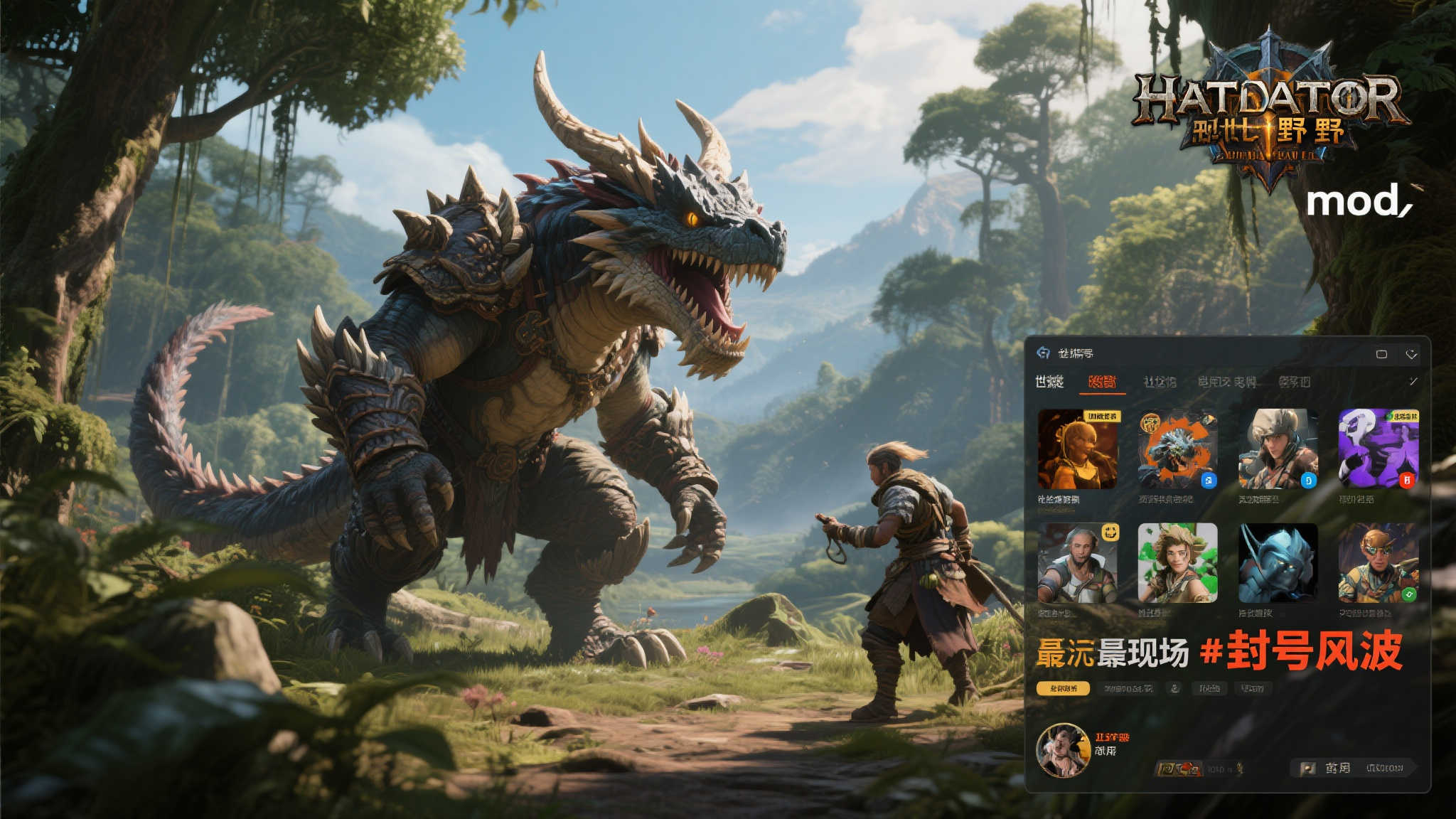Click the blue logo icon in panel header
The height and width of the screenshot is (819, 1456).
point(1043,353)
